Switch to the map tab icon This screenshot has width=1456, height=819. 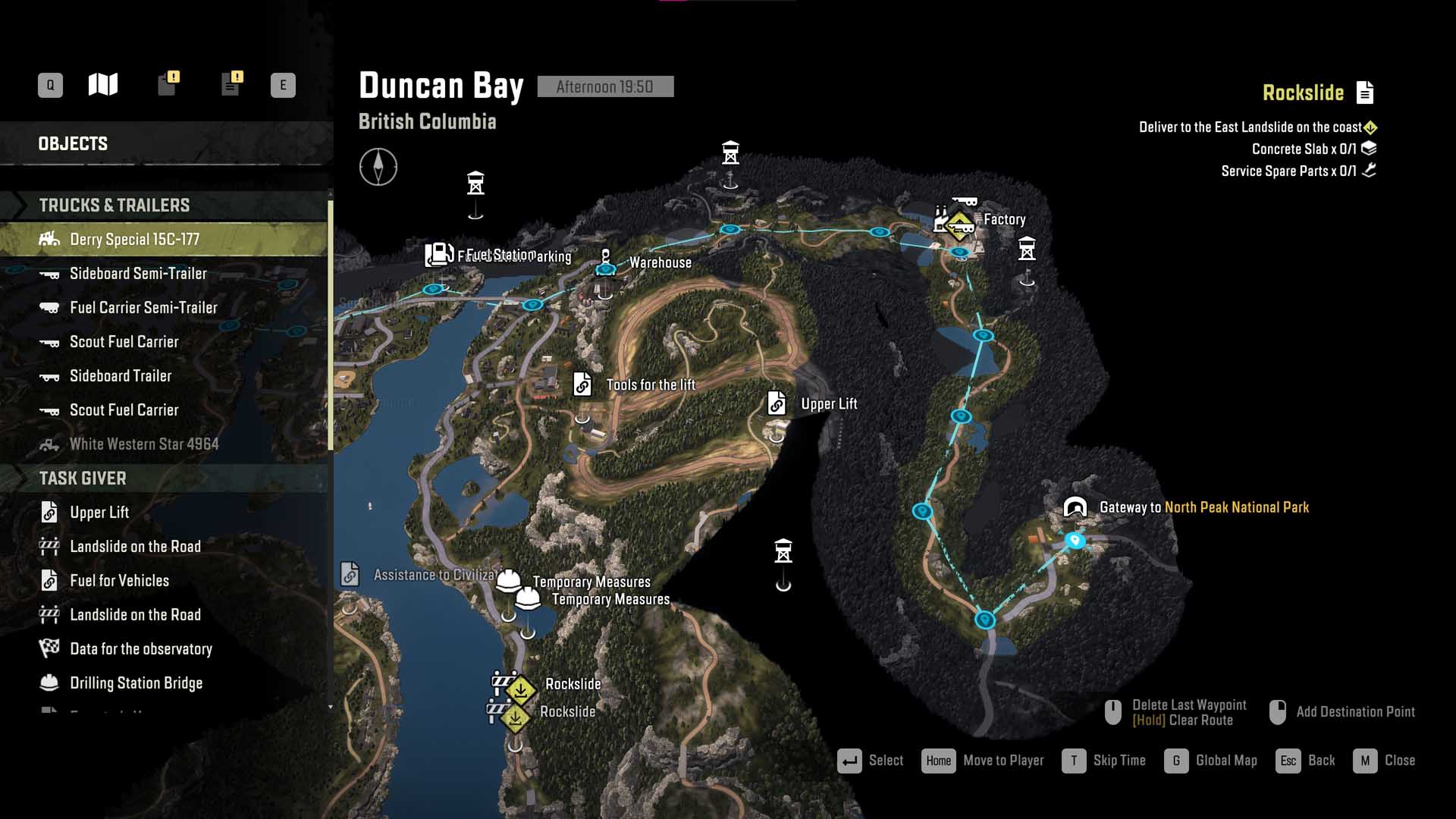coord(103,85)
